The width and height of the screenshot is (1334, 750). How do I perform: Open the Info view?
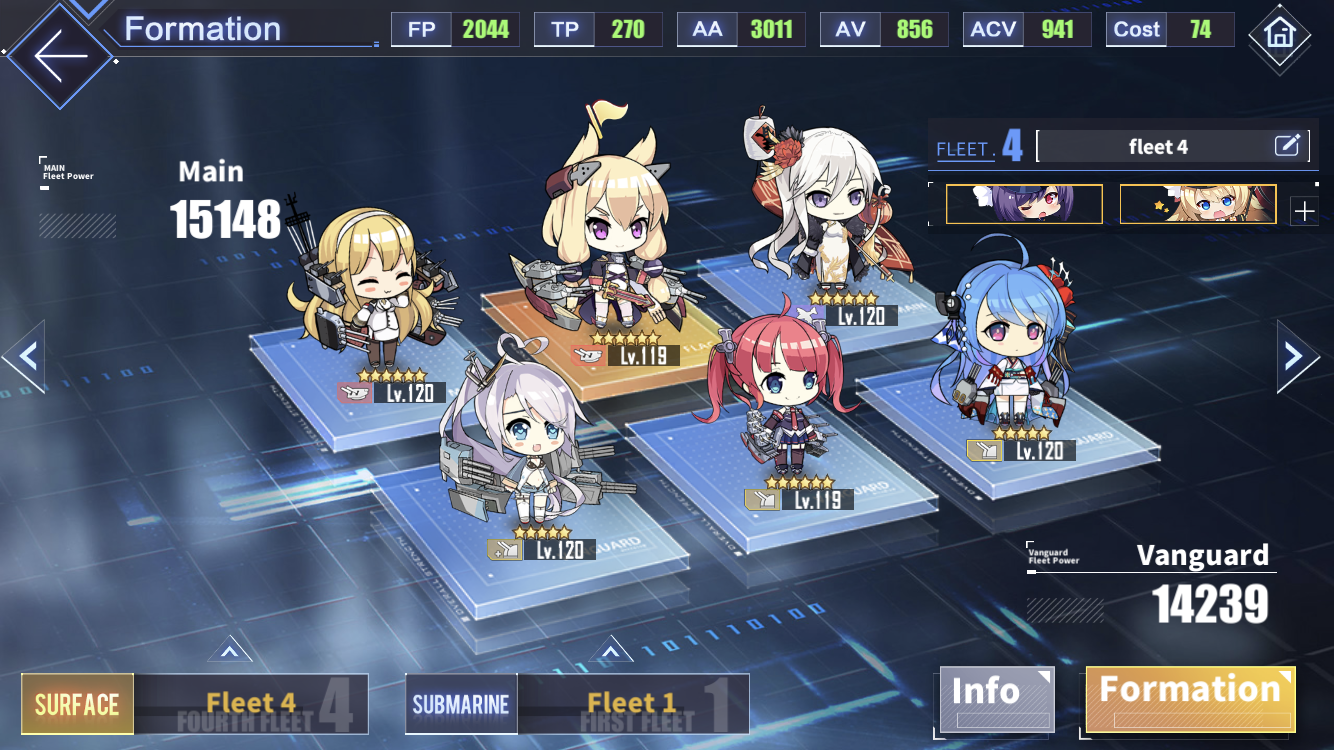click(995, 698)
